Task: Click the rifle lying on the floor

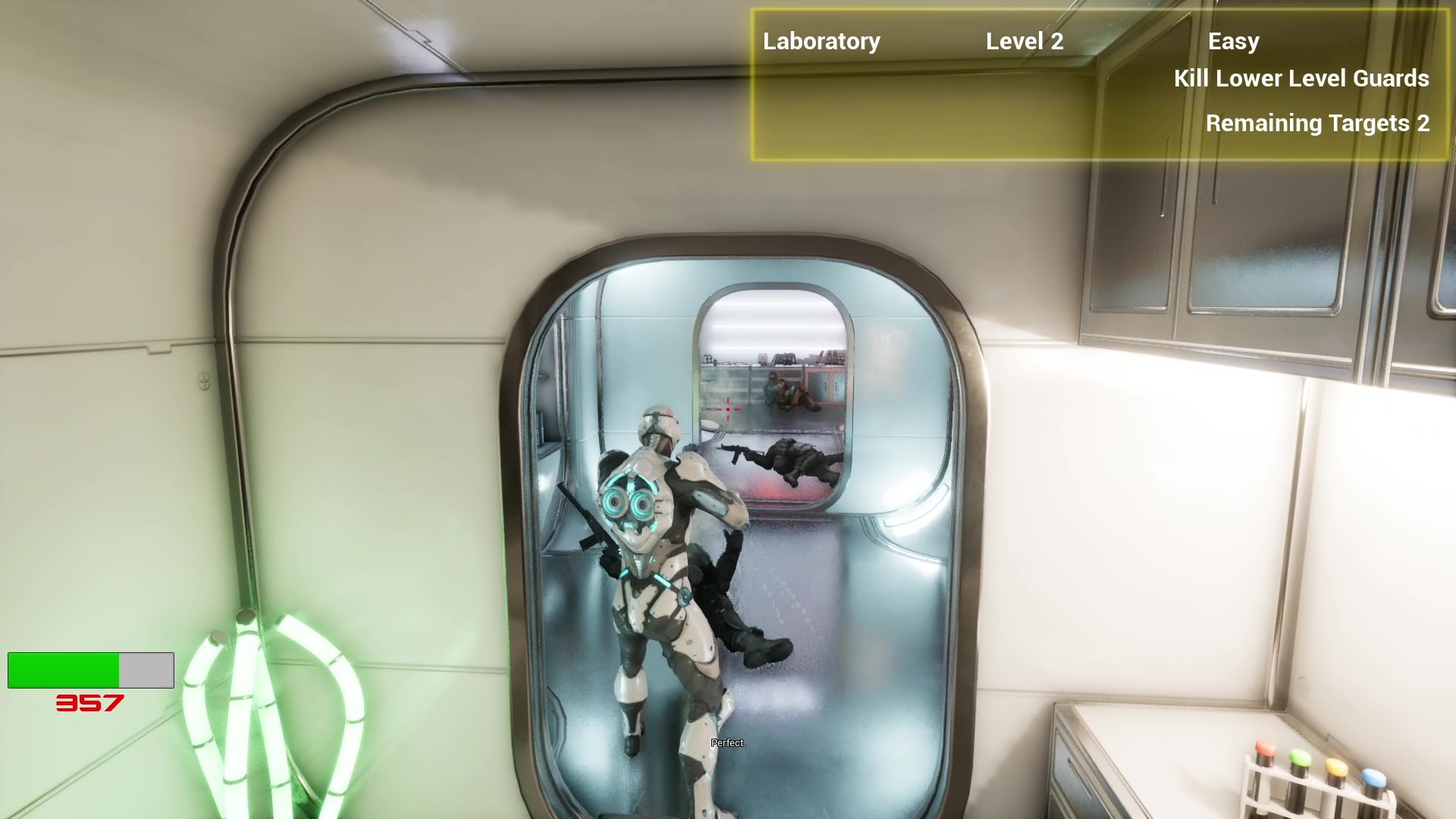Action: [x=739, y=450]
